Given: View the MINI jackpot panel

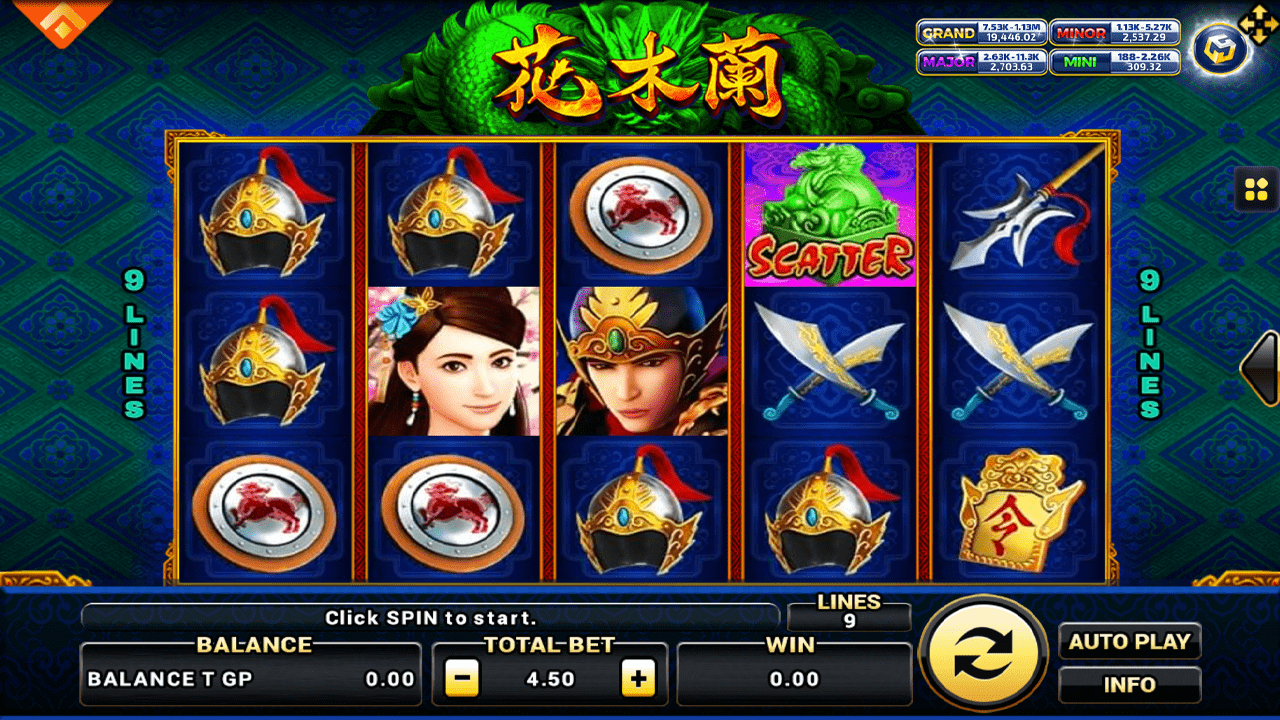Looking at the screenshot, I should (1114, 62).
